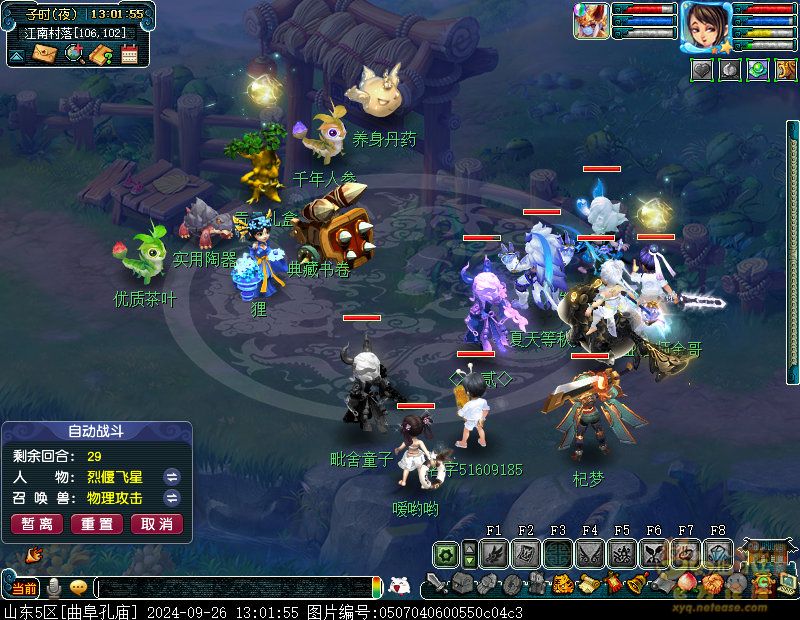Activate the F3 round emblem skill slot
The image size is (800, 620).
(x=558, y=553)
